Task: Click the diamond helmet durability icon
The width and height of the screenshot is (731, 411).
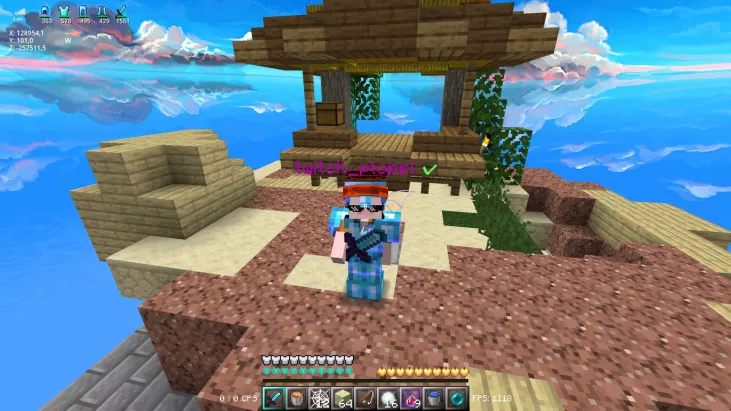Action: point(45,10)
